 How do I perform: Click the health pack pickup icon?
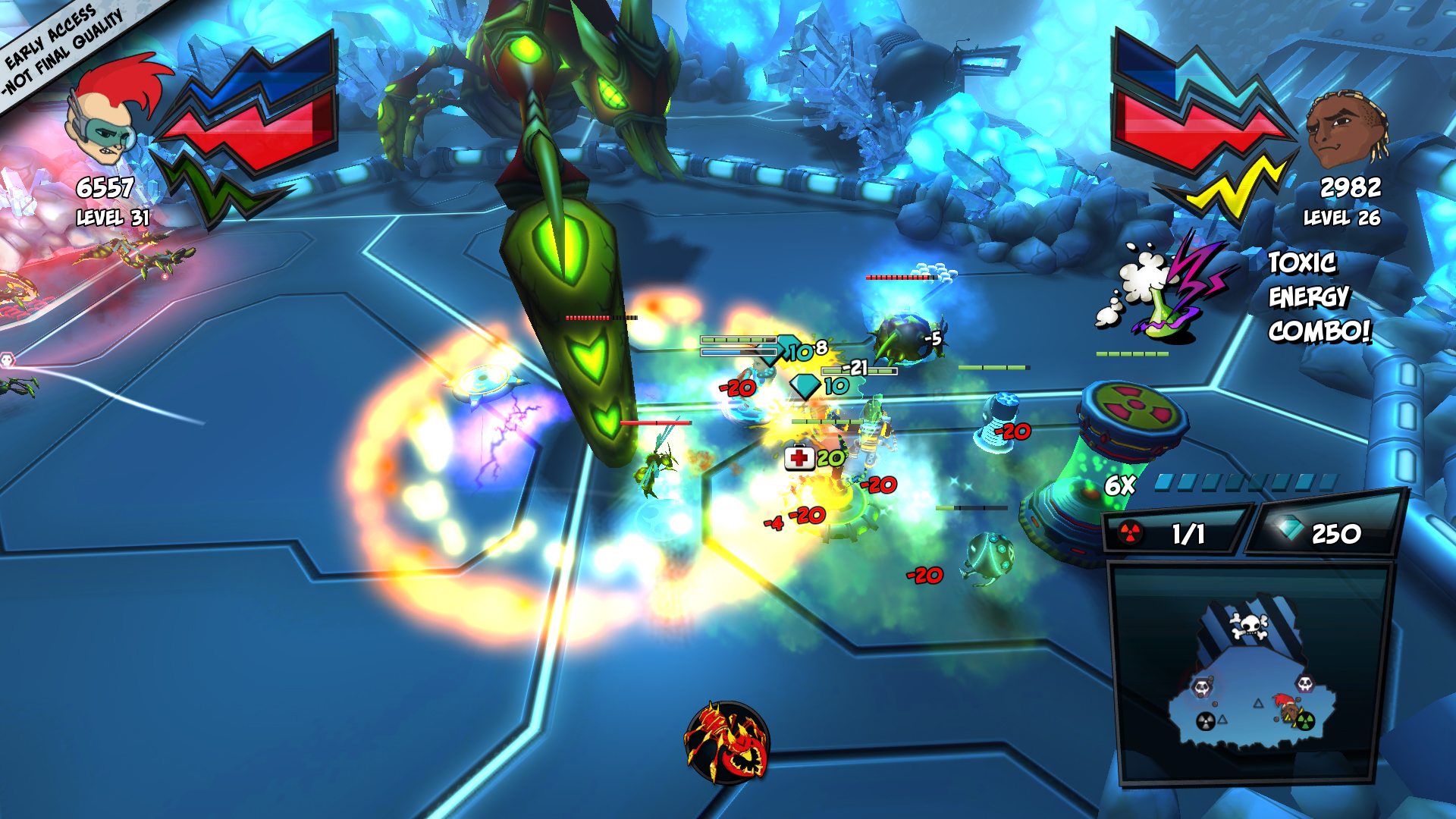click(798, 459)
